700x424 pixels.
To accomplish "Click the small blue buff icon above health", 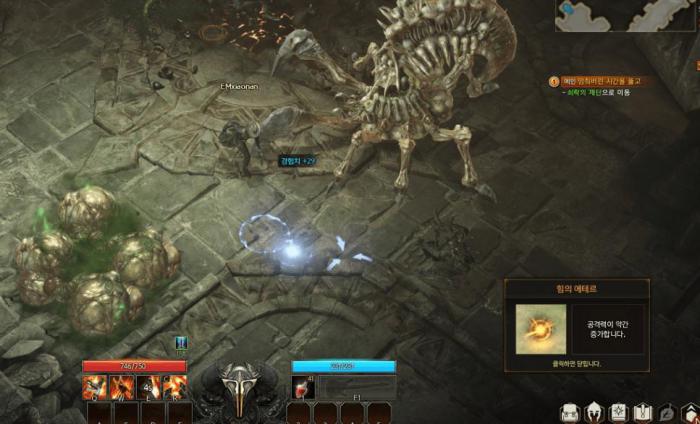I will pos(182,343).
